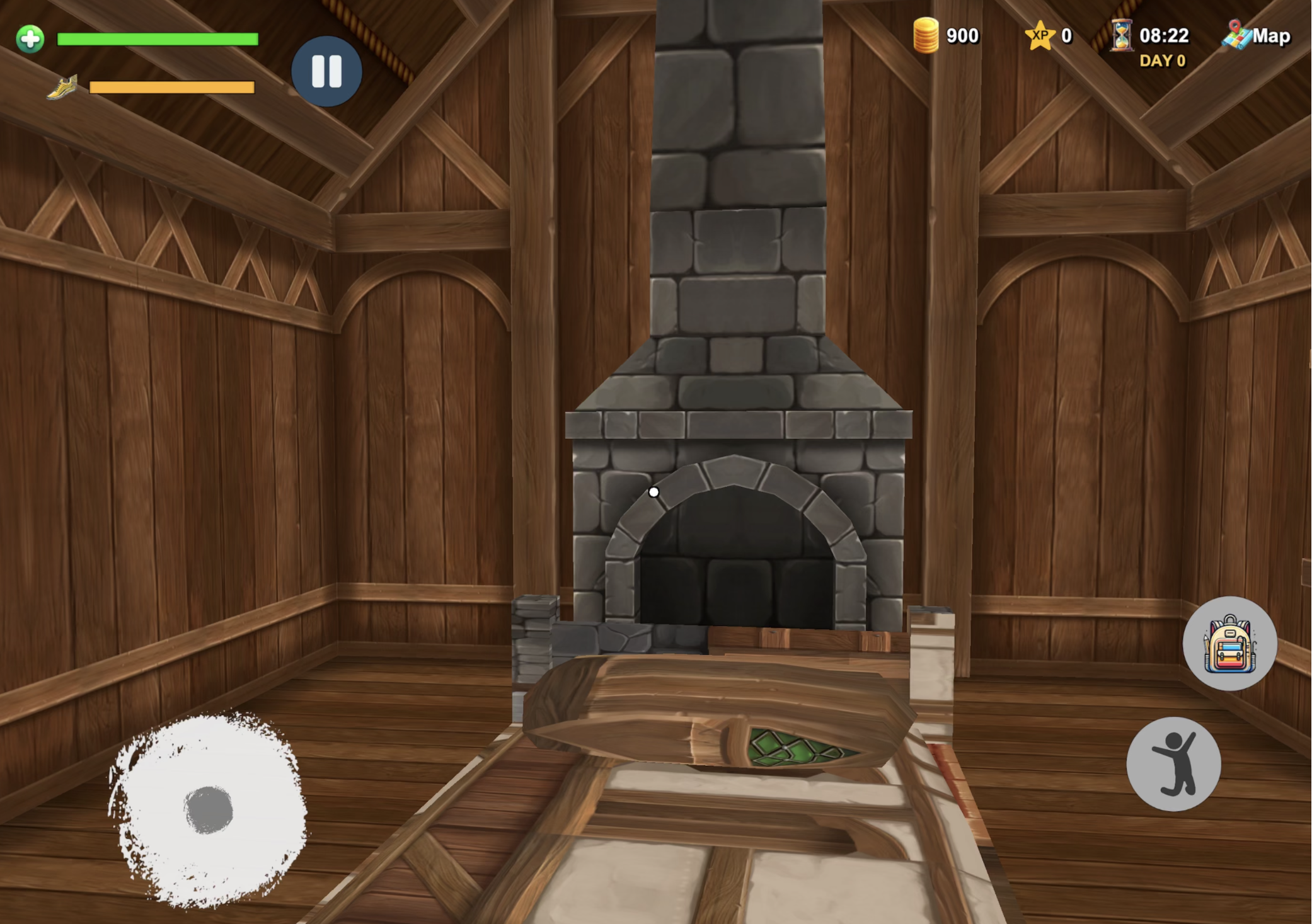This screenshot has height=924, width=1312.
Task: Tap the coin count 900 text
Action: [x=961, y=36]
